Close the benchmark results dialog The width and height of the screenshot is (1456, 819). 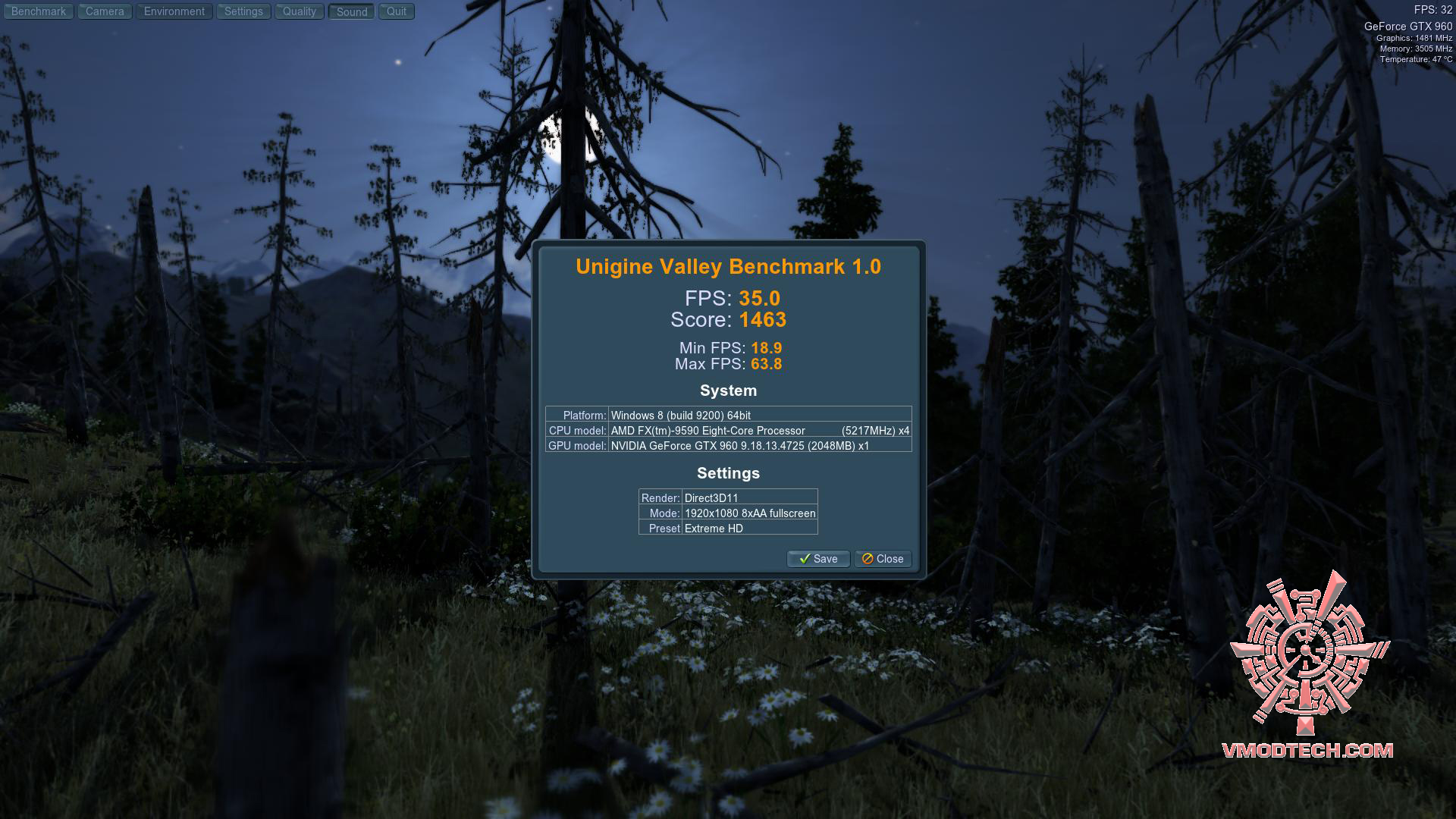click(x=883, y=559)
